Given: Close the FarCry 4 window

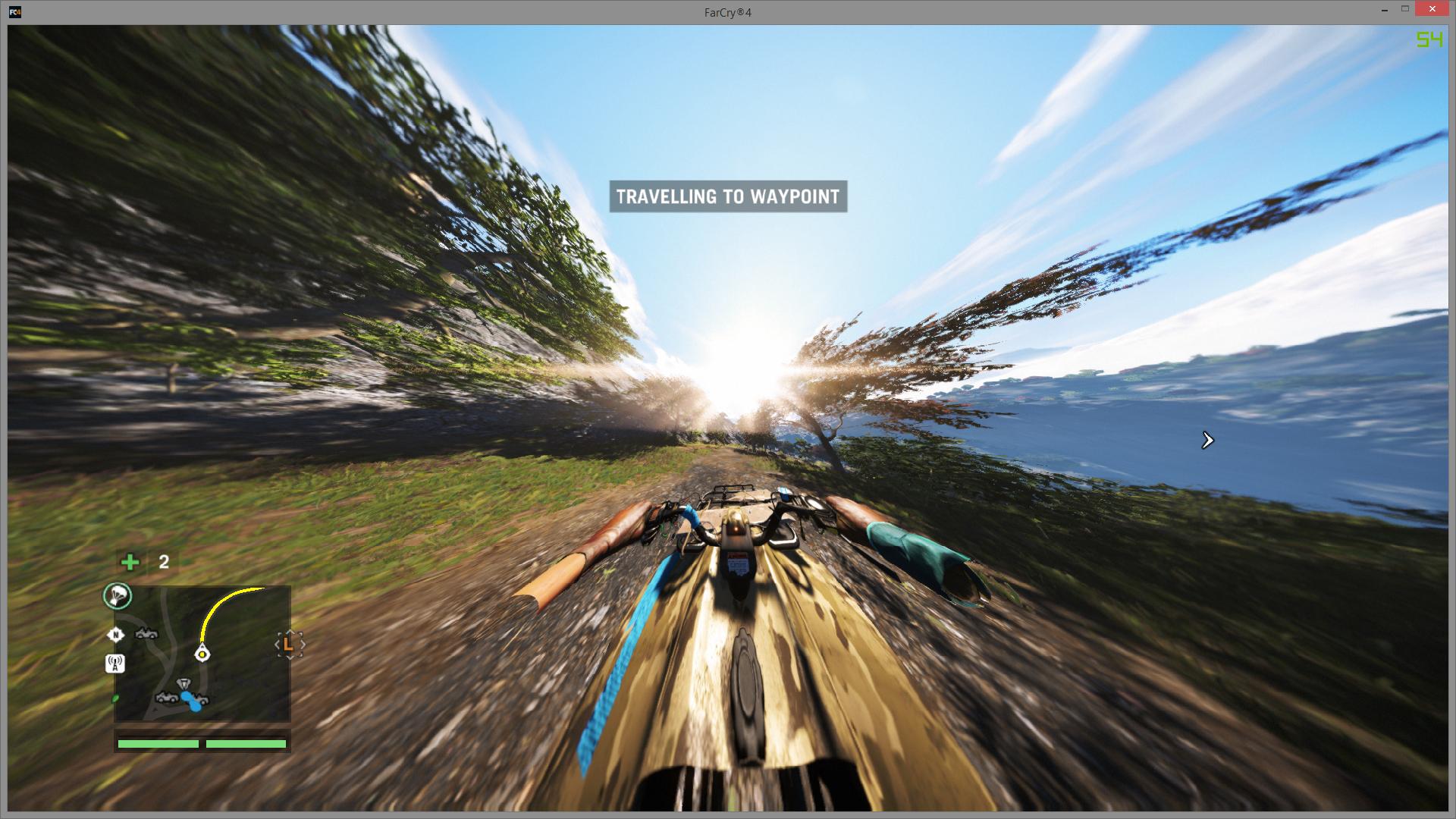Looking at the screenshot, I should click(x=1431, y=9).
